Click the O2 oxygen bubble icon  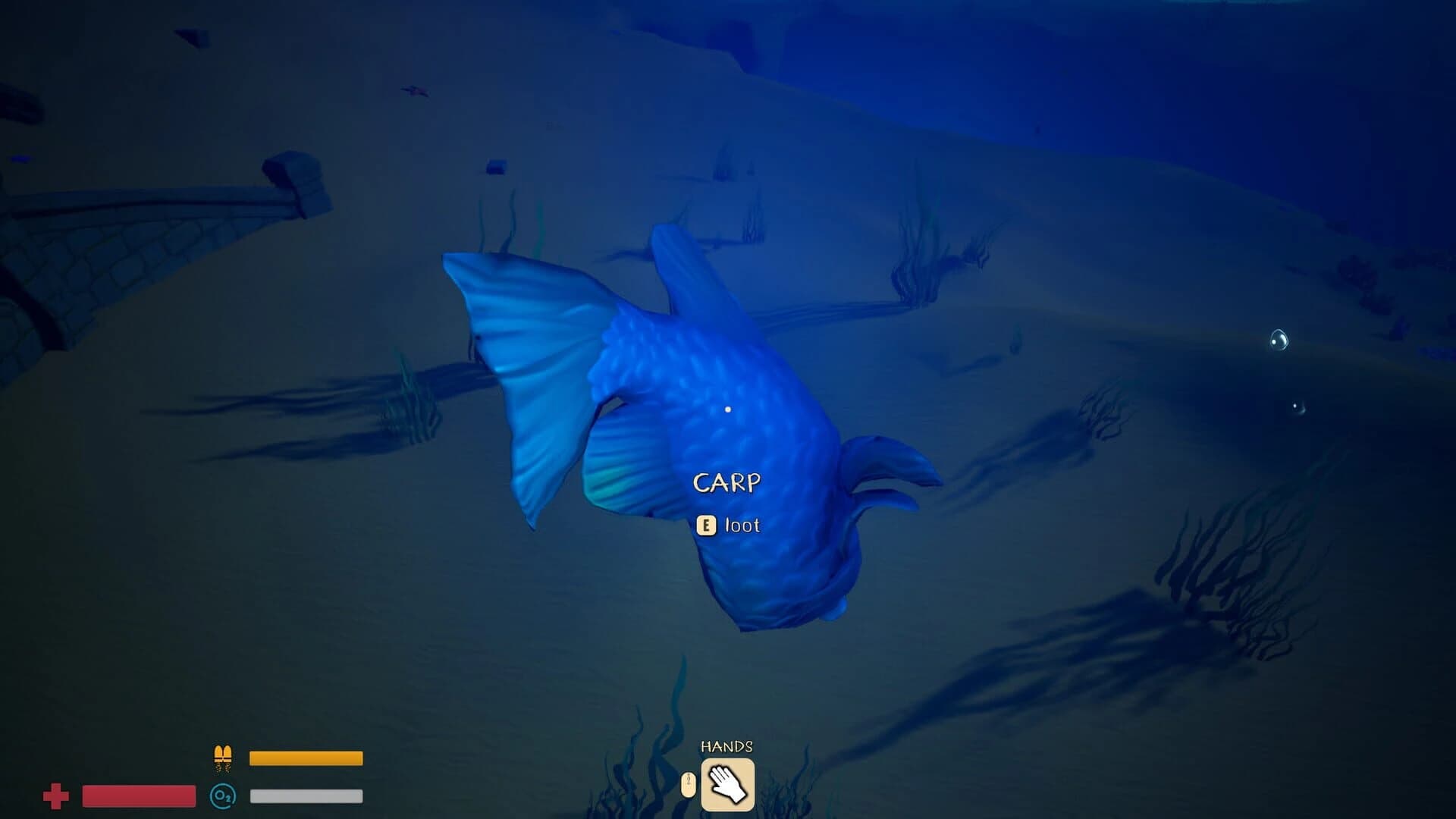coord(222,795)
